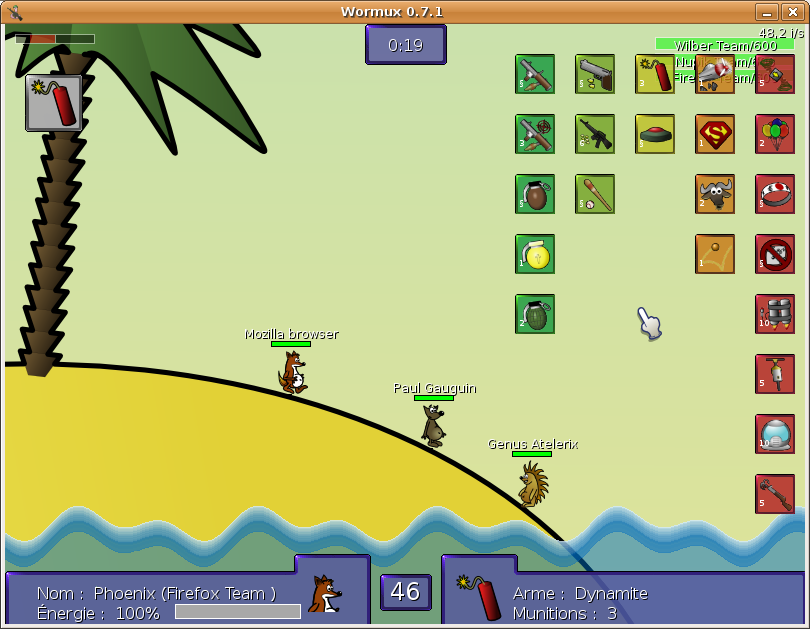Select the balloons item
Screen dimensions: 810x629
pyautogui.click(x=775, y=134)
